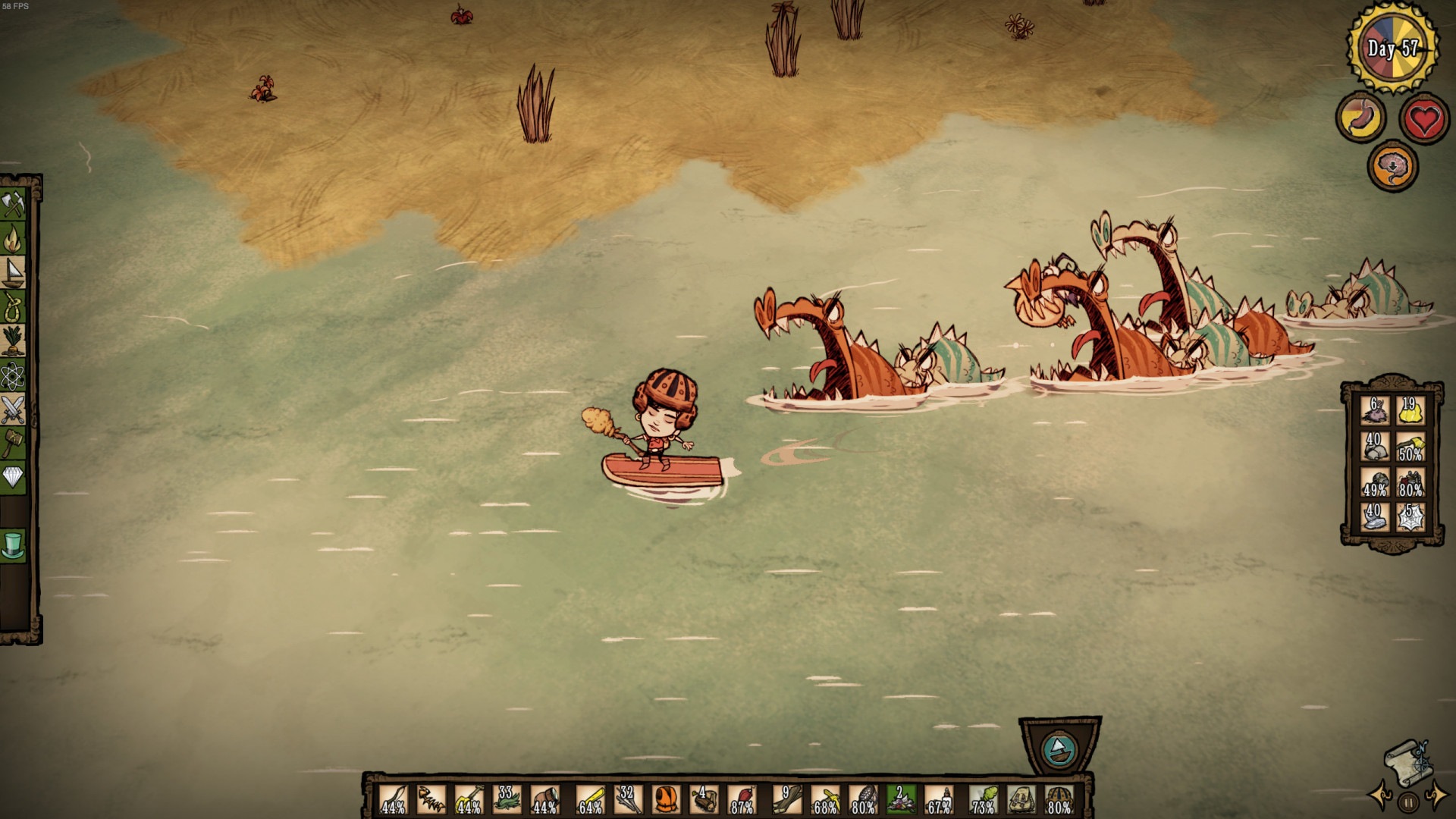
Task: Open the Tools crafting tab with axe and pickaxe
Action: (14, 205)
